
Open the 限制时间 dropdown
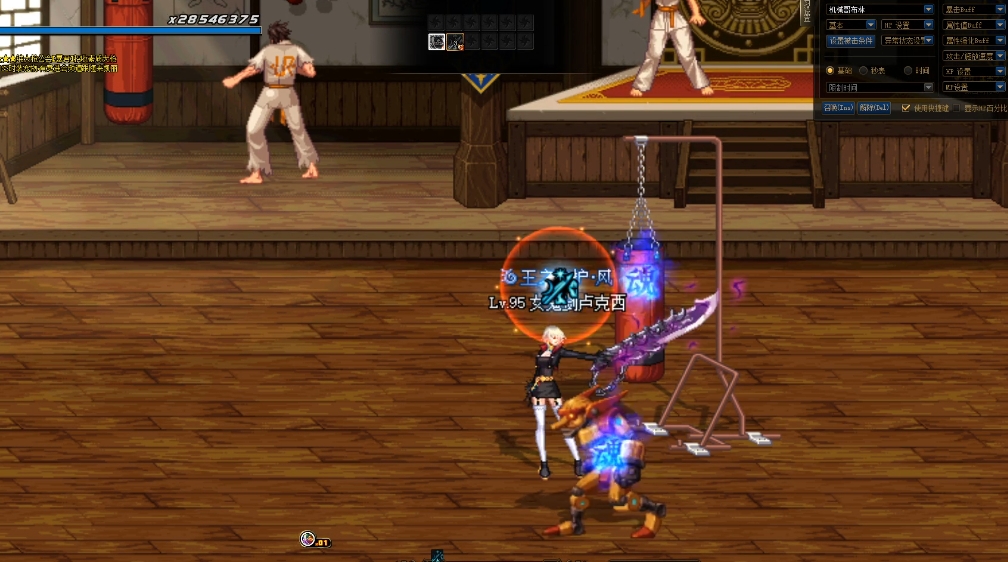(928, 87)
